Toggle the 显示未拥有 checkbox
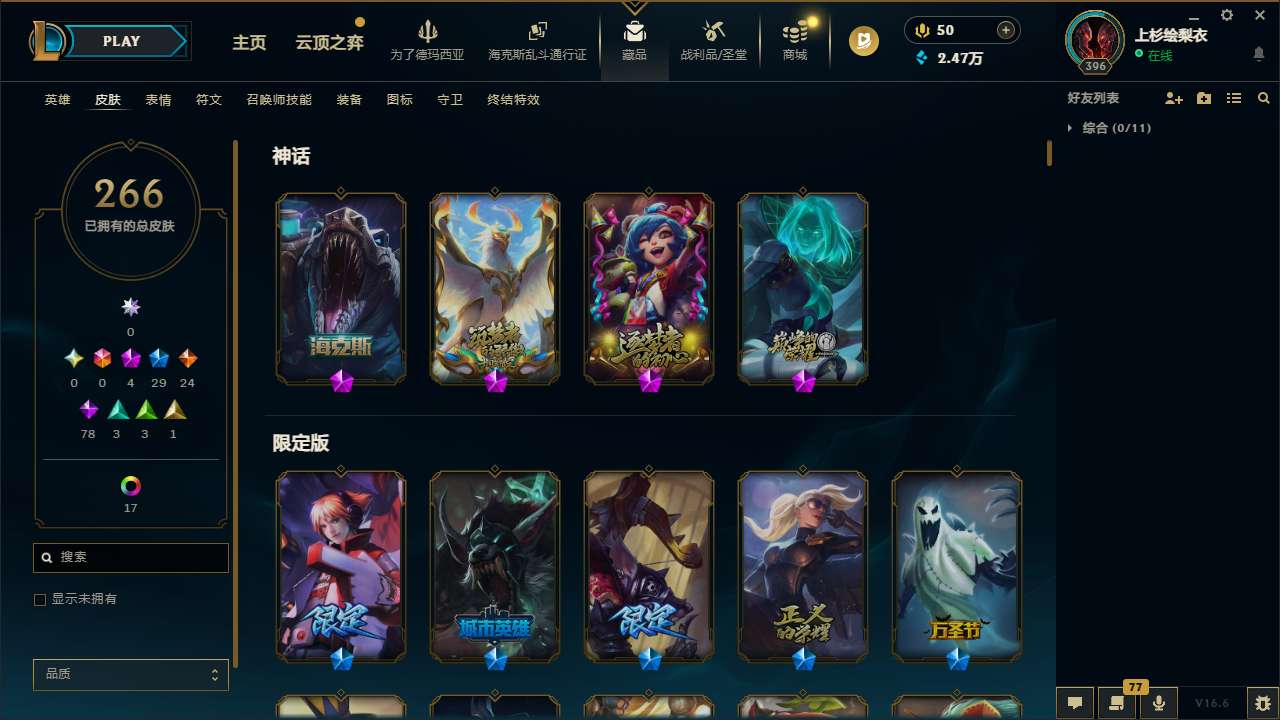Viewport: 1280px width, 720px height. (x=40, y=599)
